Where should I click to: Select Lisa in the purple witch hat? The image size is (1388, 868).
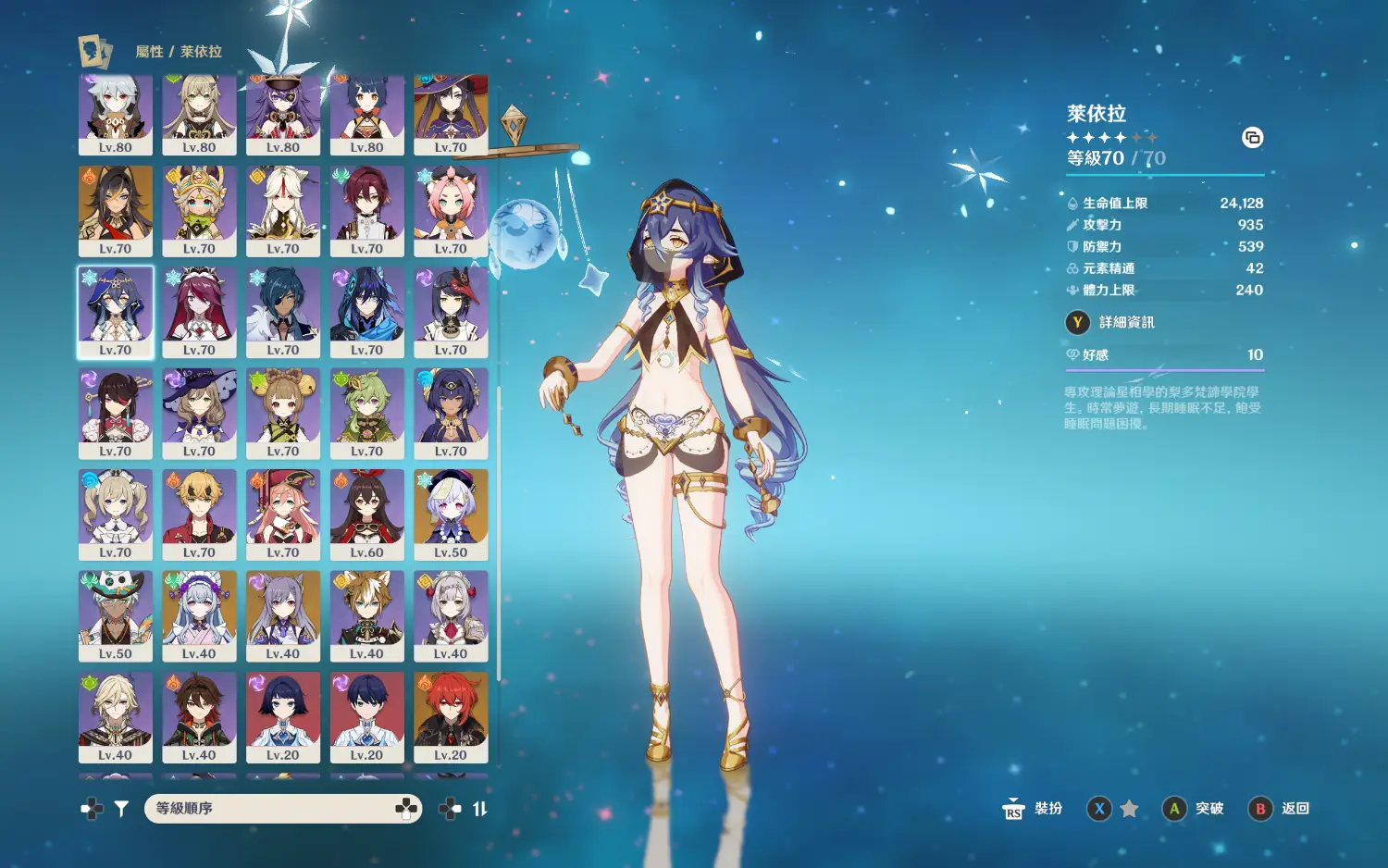(199, 413)
